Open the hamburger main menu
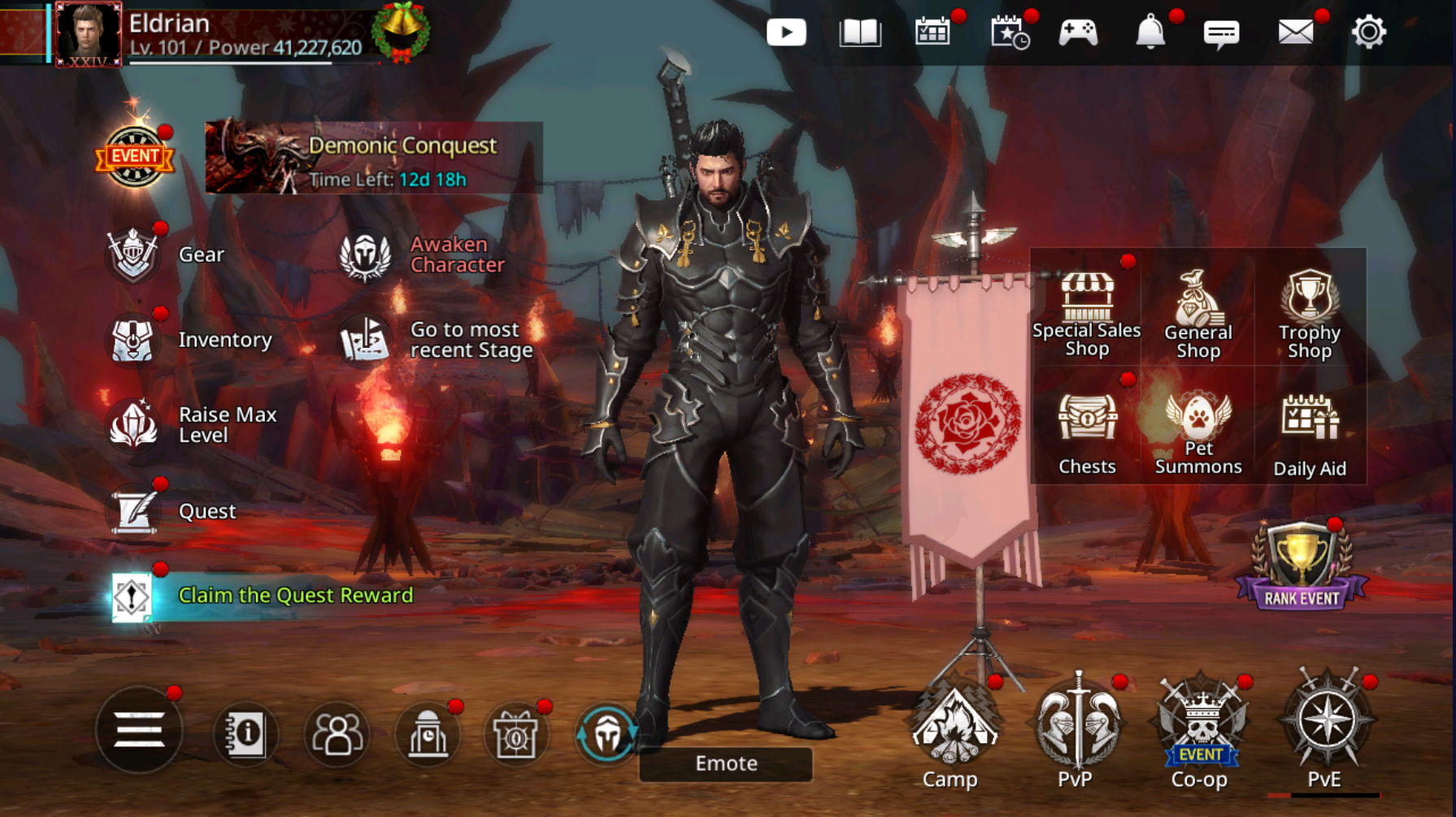Screen dimensions: 1456x817 (x=139, y=729)
